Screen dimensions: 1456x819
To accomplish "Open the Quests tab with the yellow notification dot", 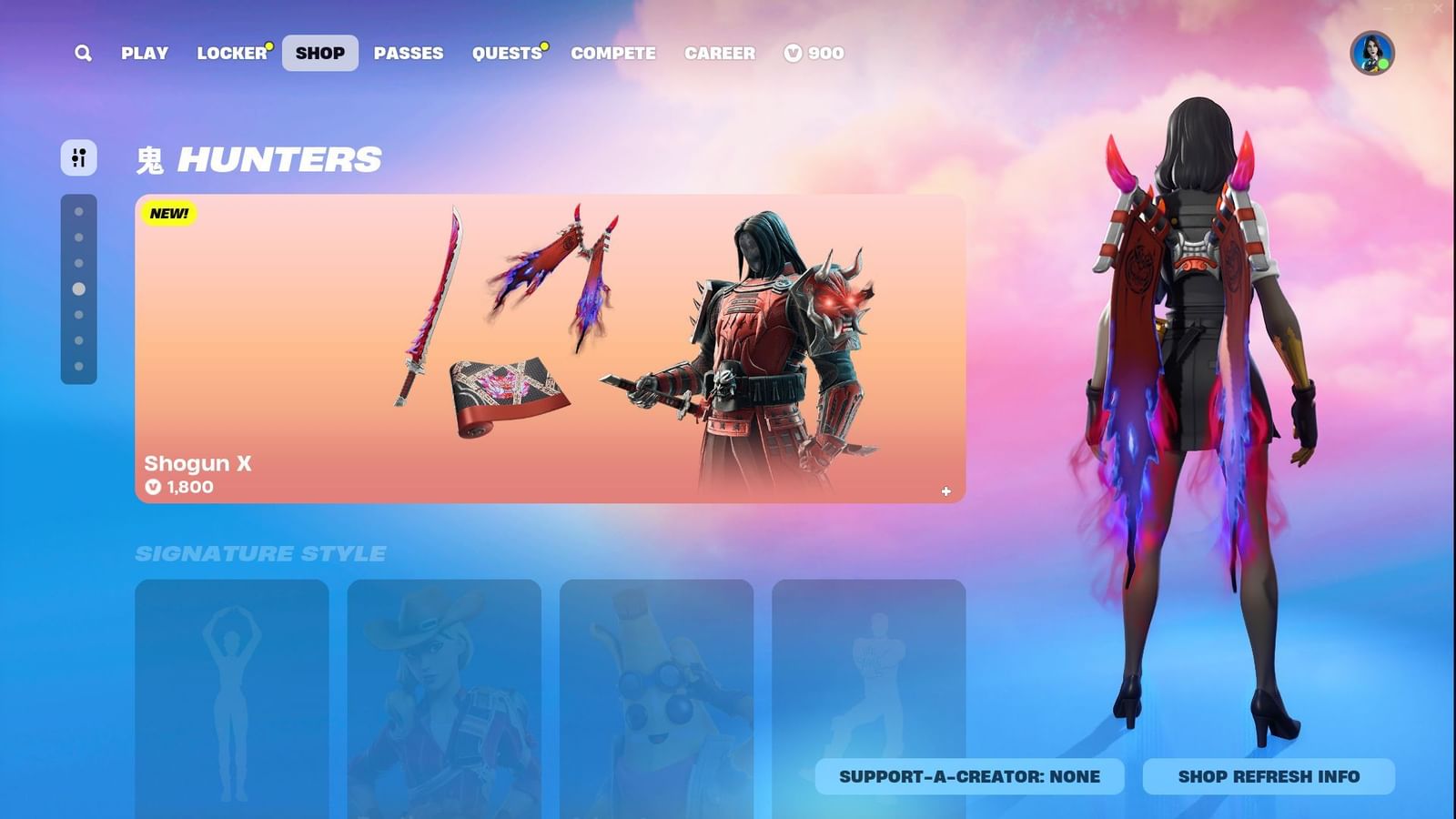I will 507,53.
